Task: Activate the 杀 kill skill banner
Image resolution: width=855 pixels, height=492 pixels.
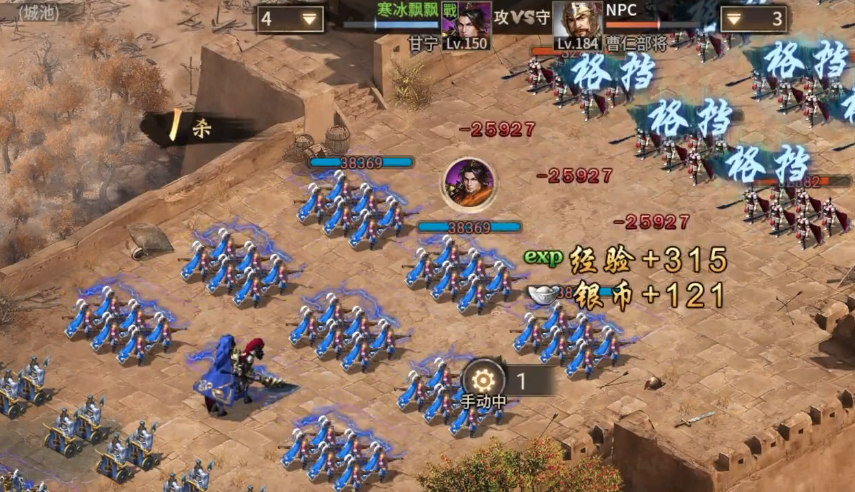Action: tap(190, 127)
